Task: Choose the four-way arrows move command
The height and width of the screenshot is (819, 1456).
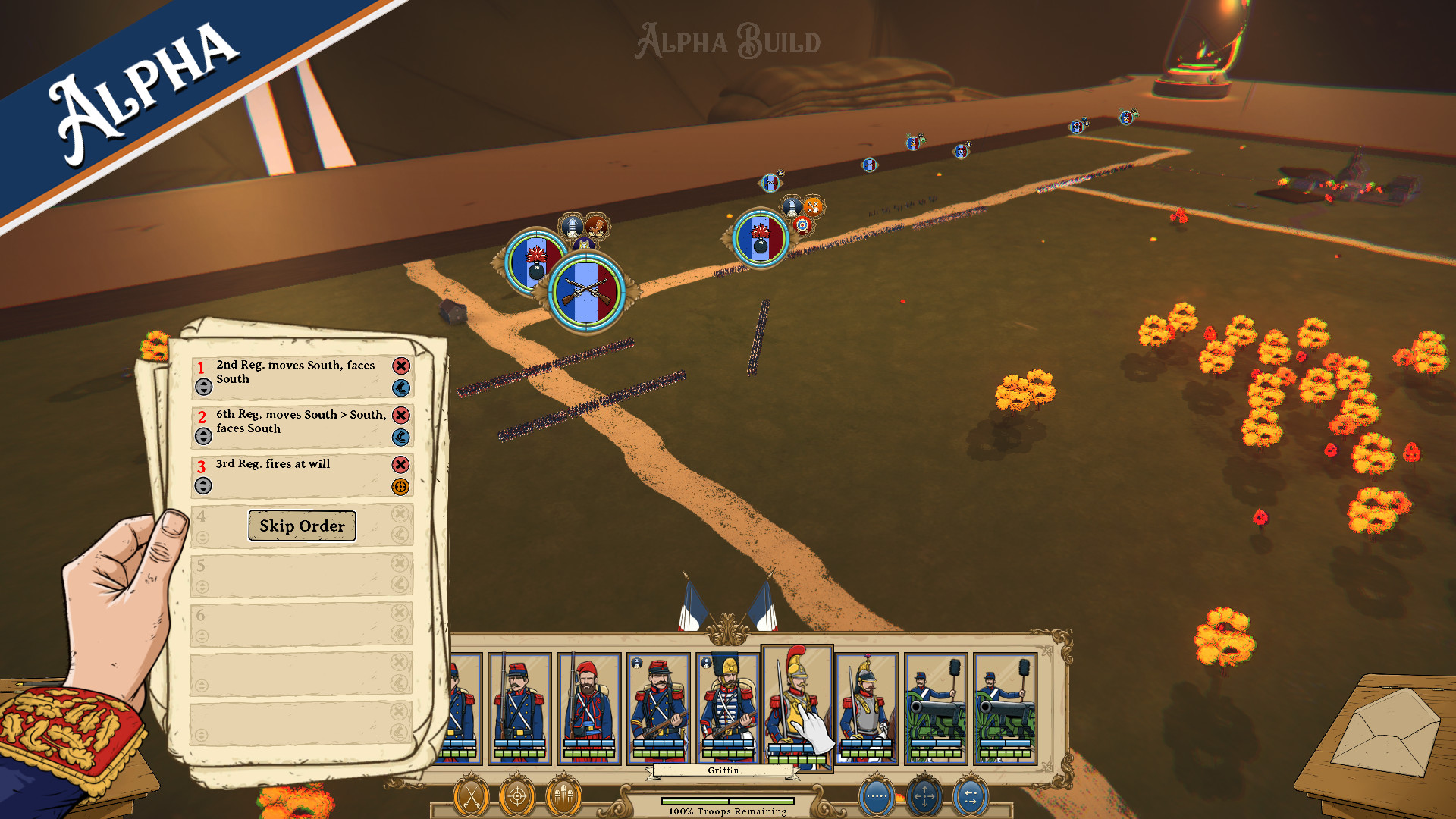Action: click(924, 797)
